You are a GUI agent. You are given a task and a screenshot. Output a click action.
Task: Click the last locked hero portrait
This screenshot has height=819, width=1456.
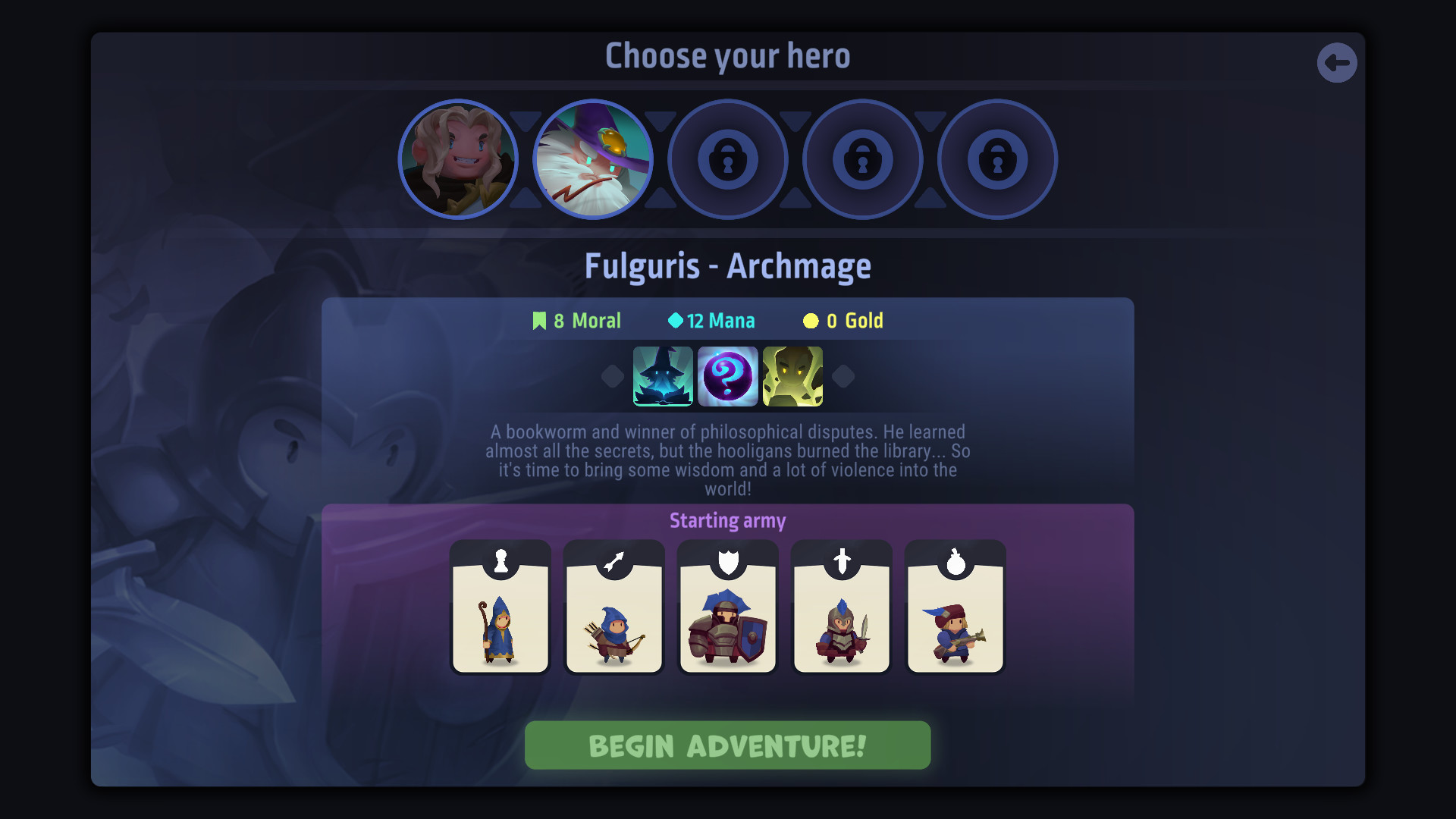(996, 159)
